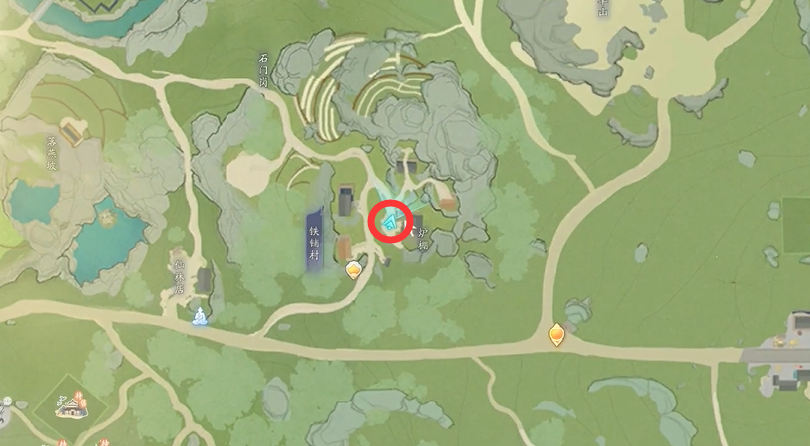
Task: Click the blue meditating figure map marker
Action: 200,317
